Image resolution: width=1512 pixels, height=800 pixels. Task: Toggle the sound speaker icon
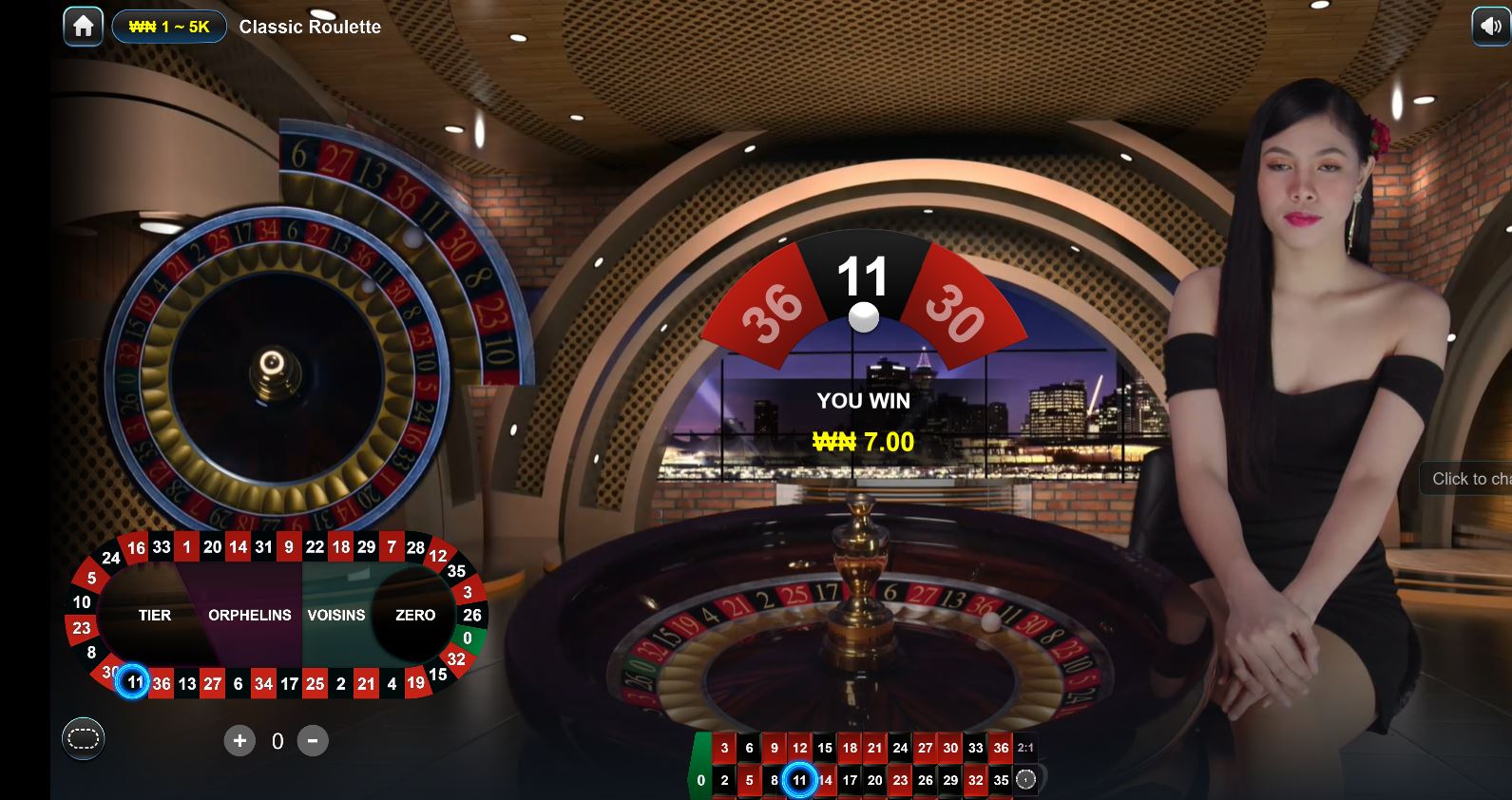click(x=1489, y=27)
